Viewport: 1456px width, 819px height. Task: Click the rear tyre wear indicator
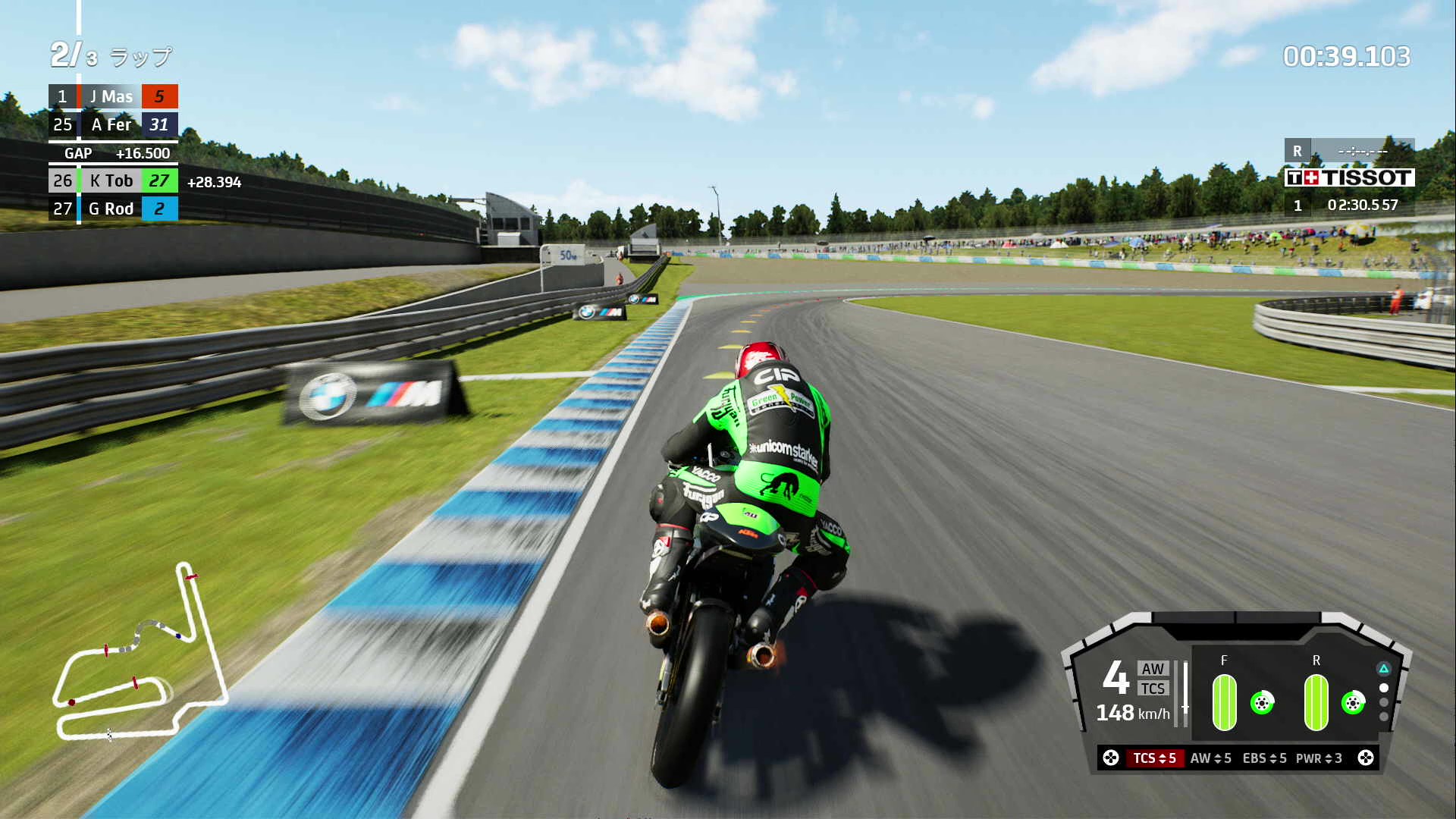(x=1316, y=702)
